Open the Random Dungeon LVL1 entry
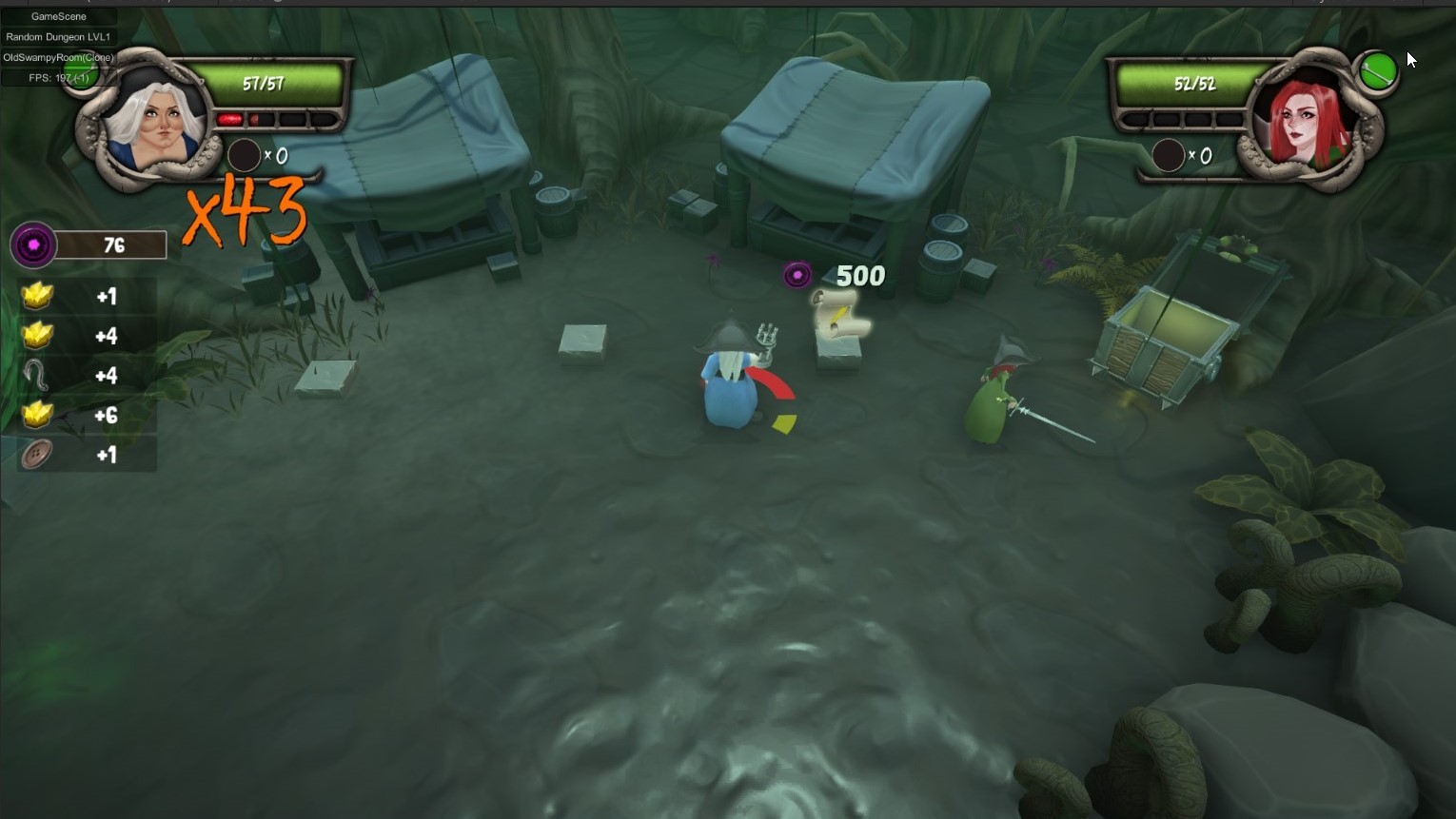 59,37
